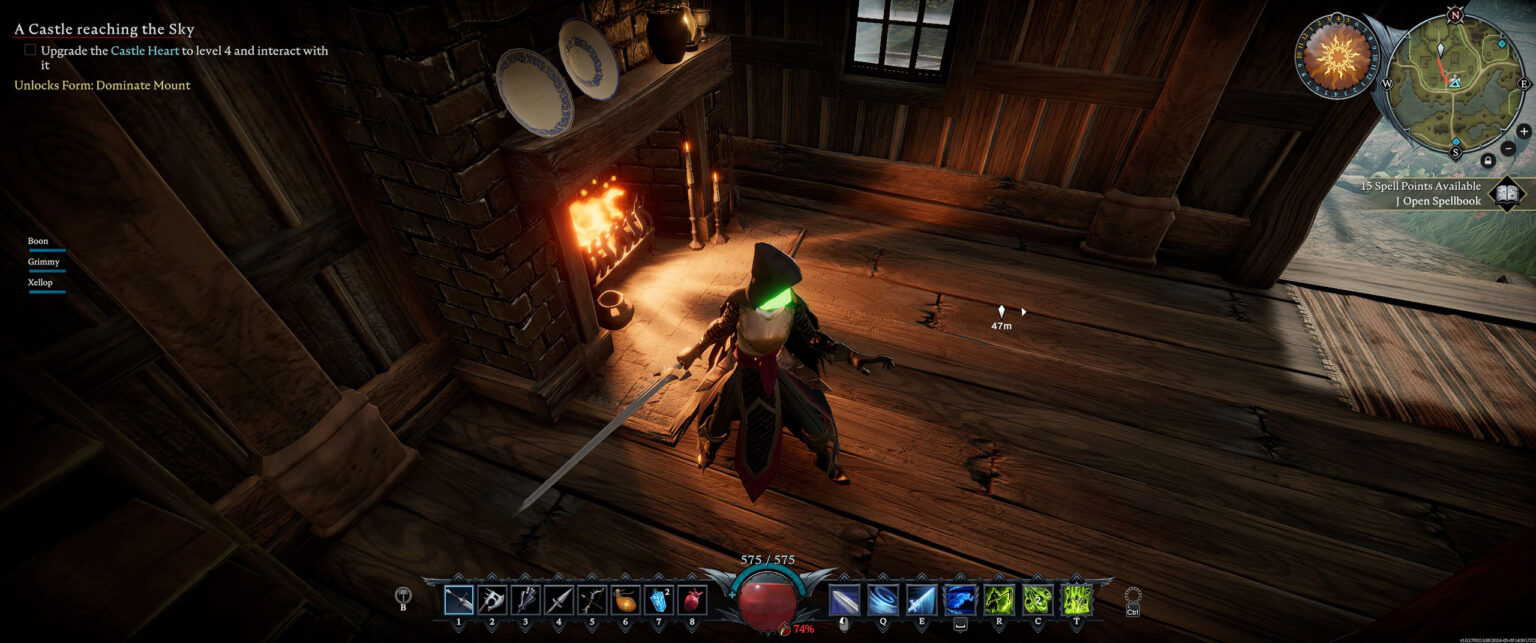
Task: Select the greatsword in hotbar slot 1
Action: tap(459, 599)
